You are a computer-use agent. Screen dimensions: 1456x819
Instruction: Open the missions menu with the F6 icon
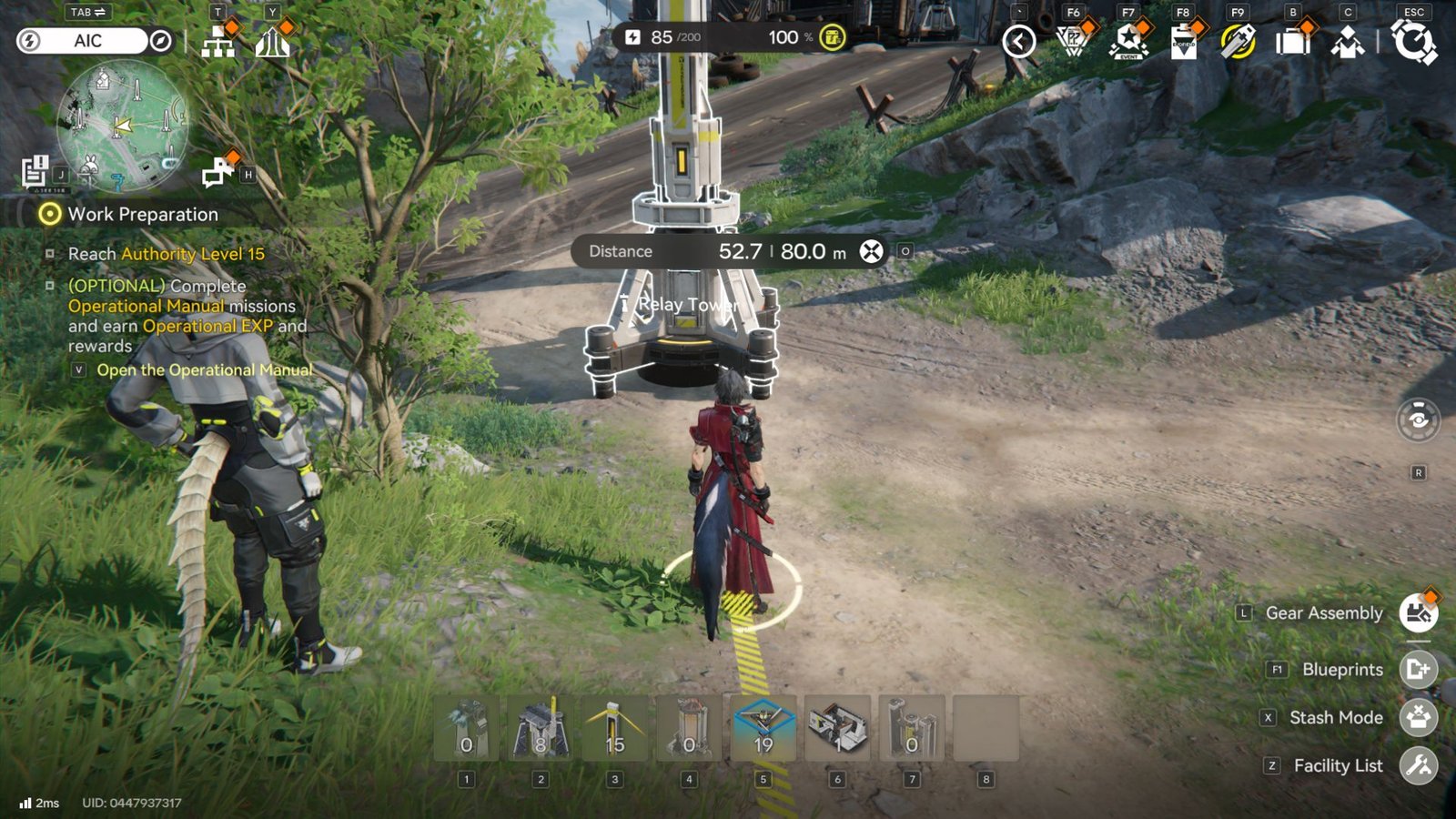click(x=1072, y=39)
